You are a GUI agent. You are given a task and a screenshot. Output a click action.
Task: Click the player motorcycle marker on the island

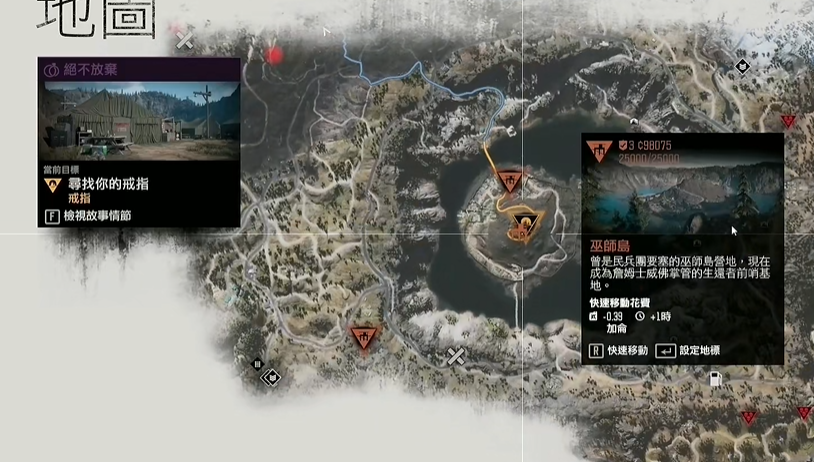(521, 224)
